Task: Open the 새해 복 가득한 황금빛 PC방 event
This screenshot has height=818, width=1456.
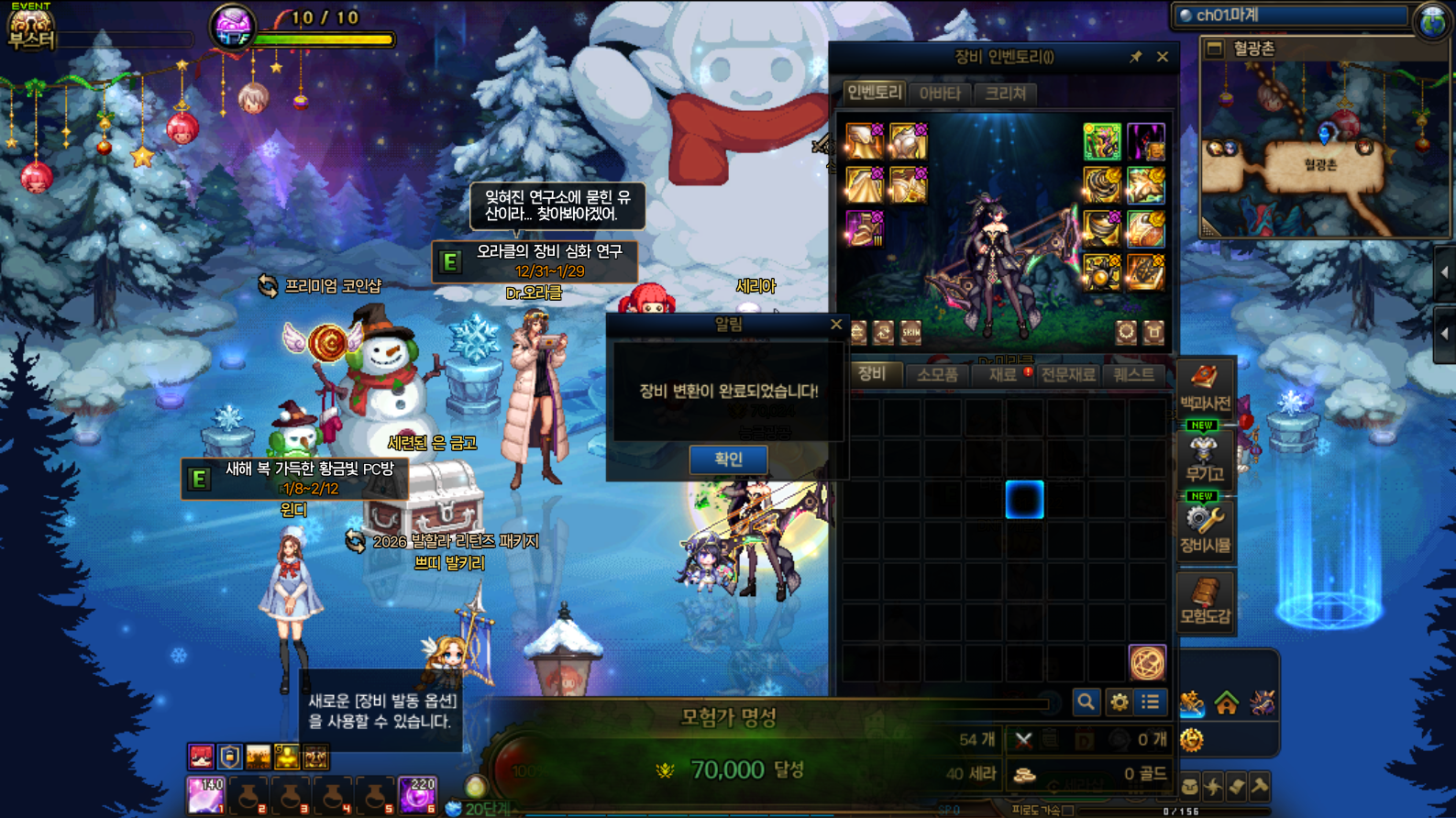Action: pyautogui.click(x=295, y=478)
